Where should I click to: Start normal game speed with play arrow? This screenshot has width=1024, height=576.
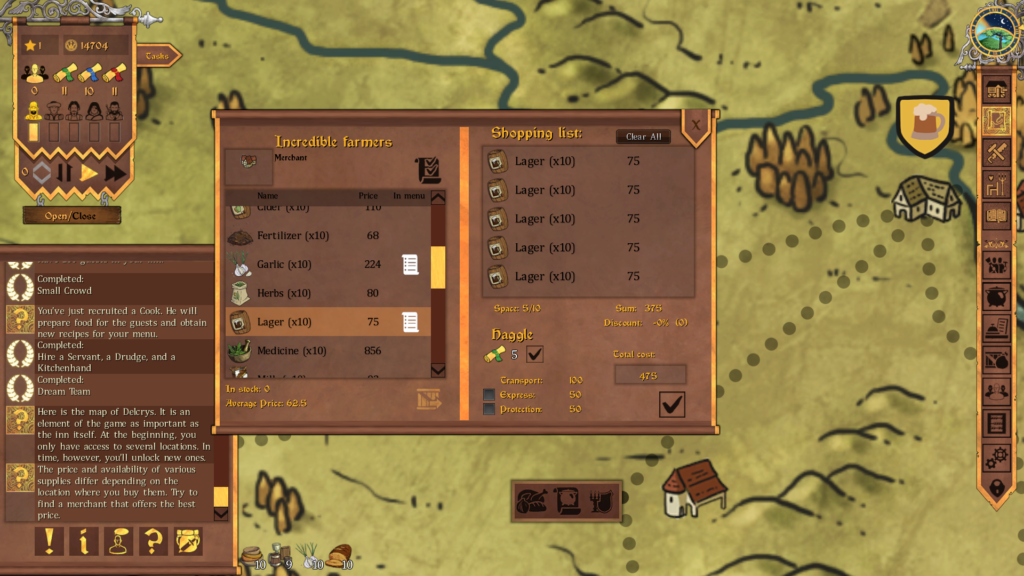[89, 173]
